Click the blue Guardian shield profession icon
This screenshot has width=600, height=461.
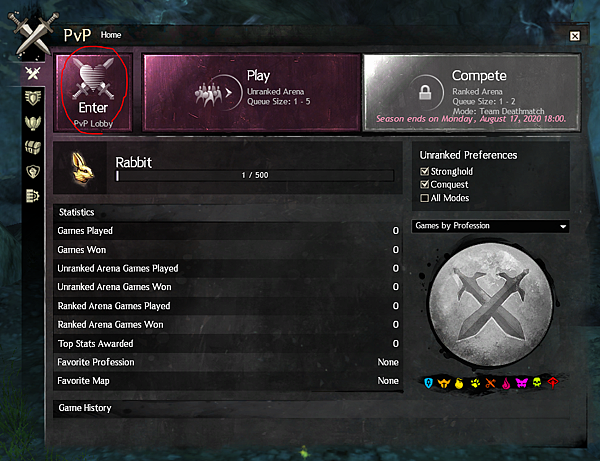tap(428, 382)
